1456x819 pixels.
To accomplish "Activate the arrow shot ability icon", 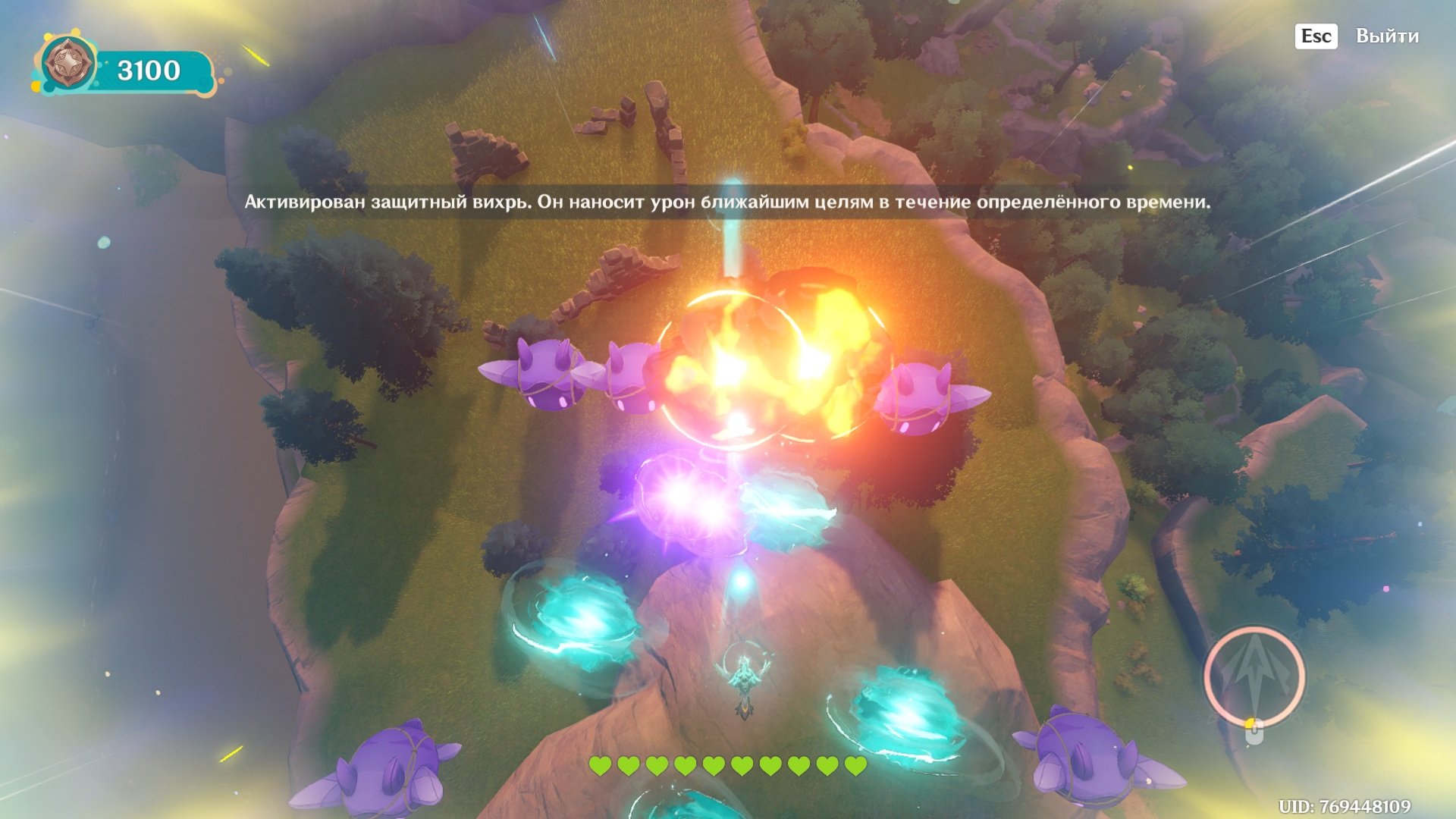I will click(x=1254, y=674).
